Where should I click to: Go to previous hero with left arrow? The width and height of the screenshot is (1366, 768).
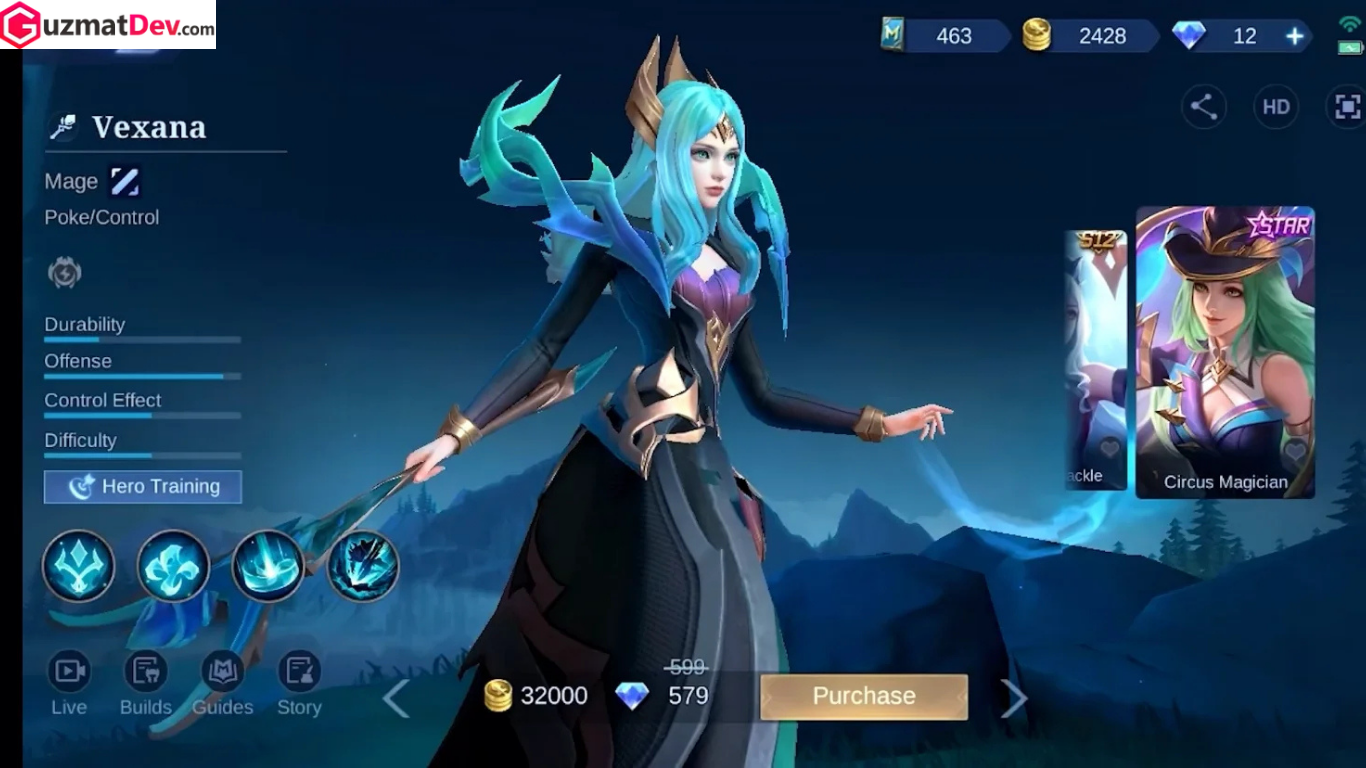coord(396,699)
